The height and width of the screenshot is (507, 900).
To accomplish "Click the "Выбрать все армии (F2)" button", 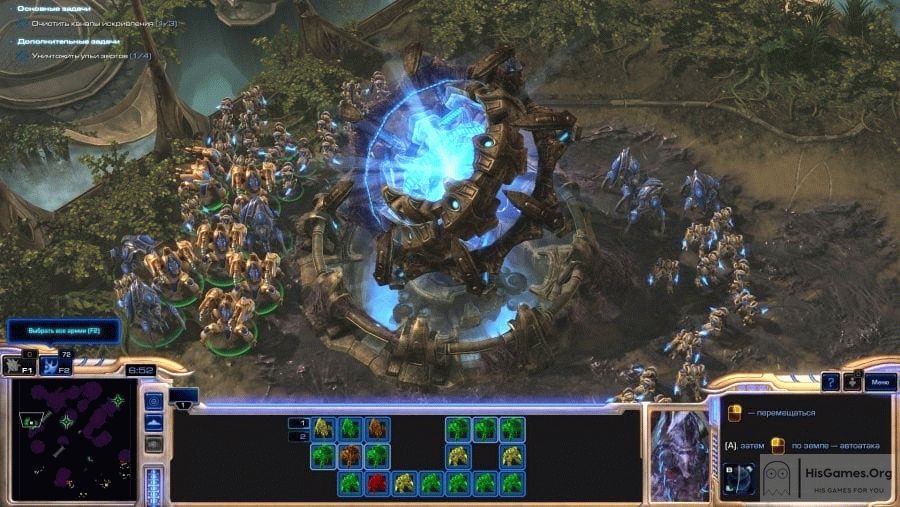I will [x=62, y=330].
